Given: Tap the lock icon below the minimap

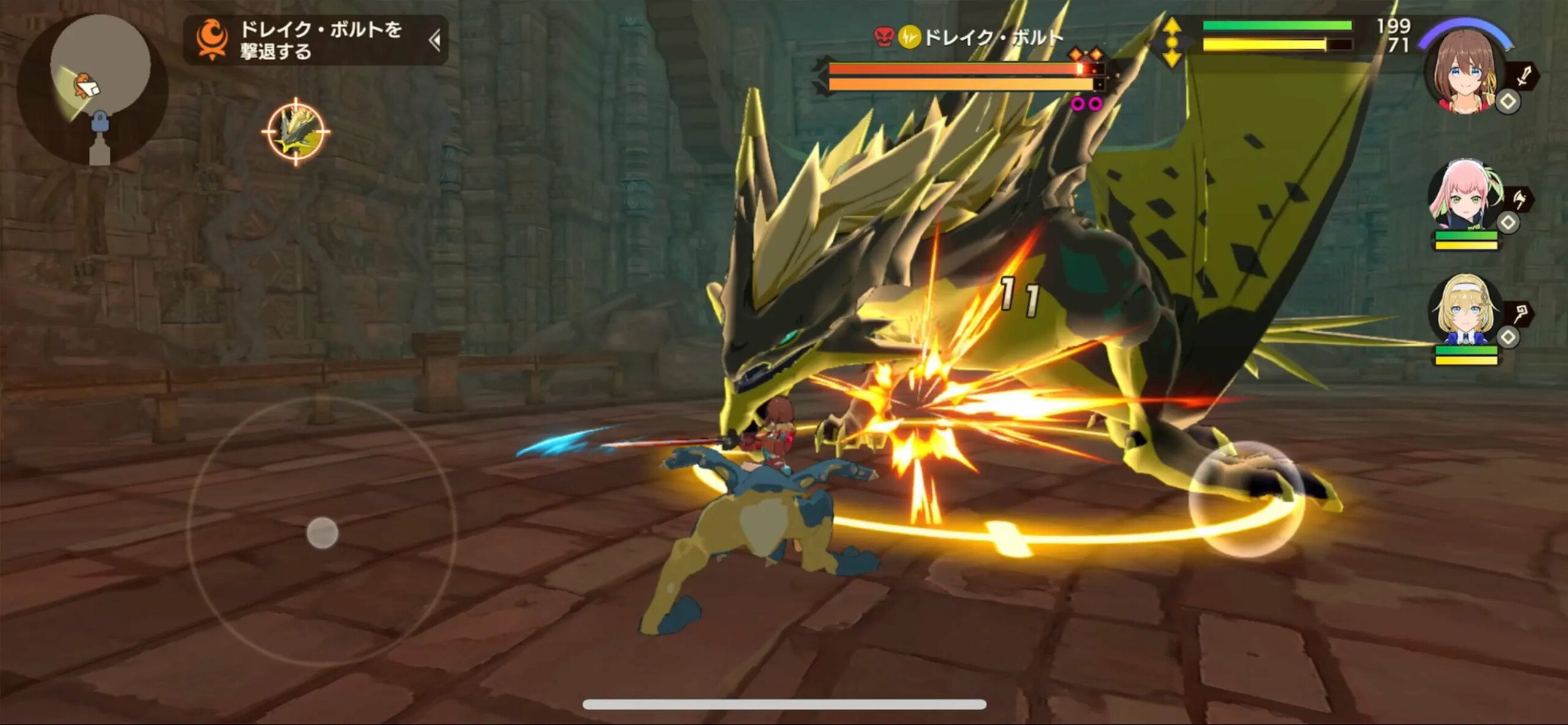Looking at the screenshot, I should (99, 123).
